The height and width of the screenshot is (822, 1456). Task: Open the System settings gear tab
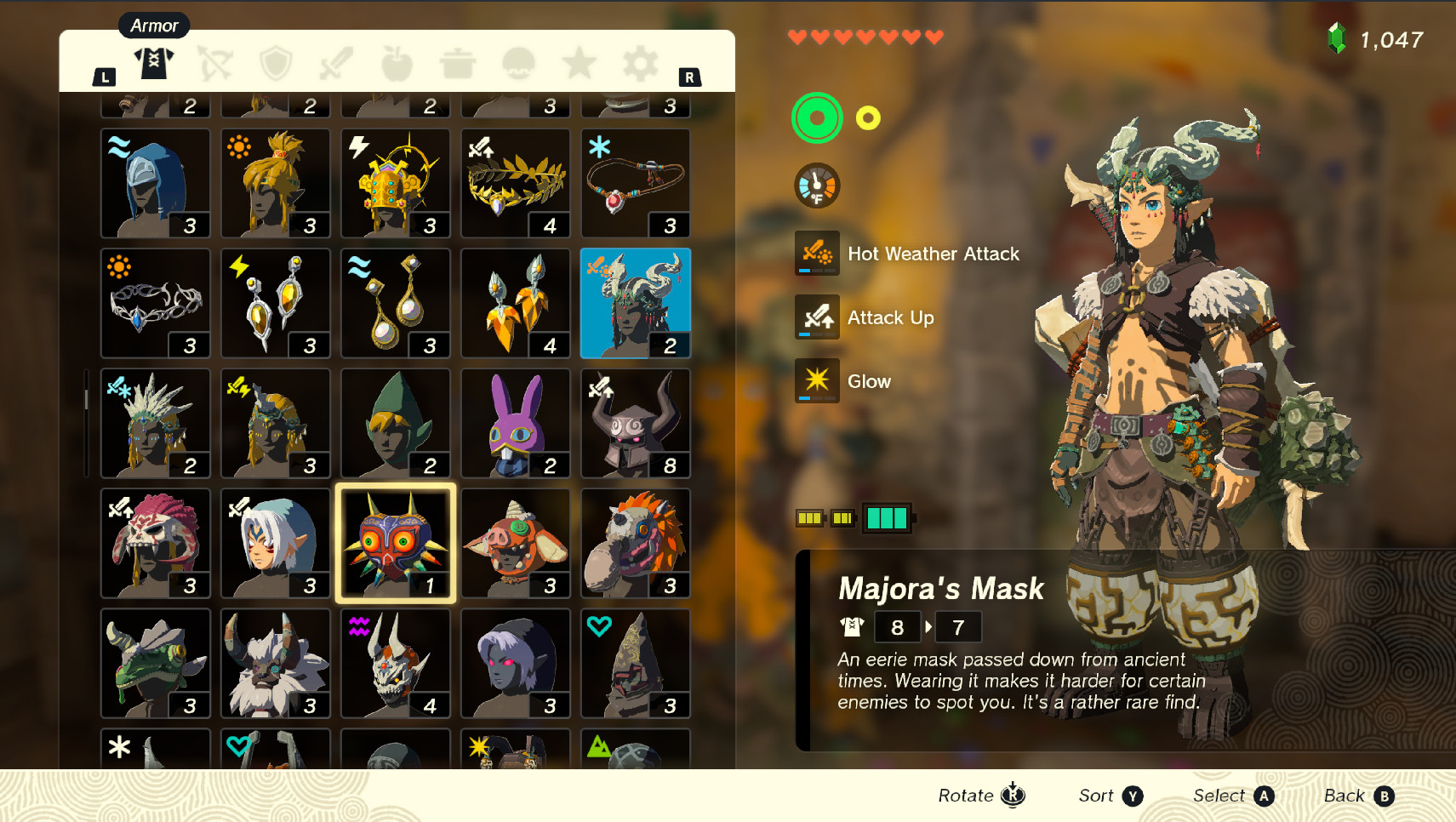tap(639, 61)
